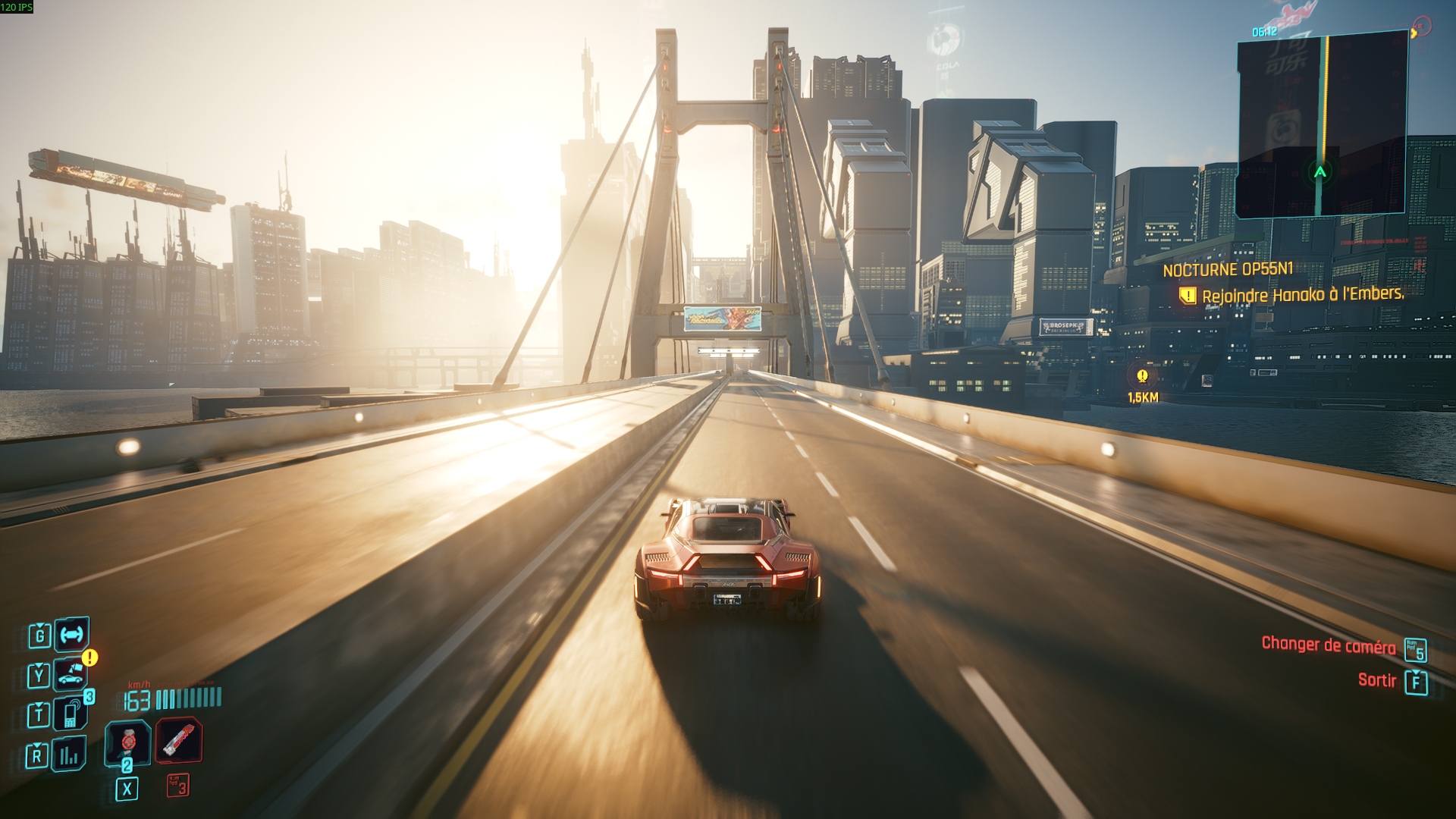Open the vehicle radio icon
1456x819 pixels.
click(x=70, y=754)
